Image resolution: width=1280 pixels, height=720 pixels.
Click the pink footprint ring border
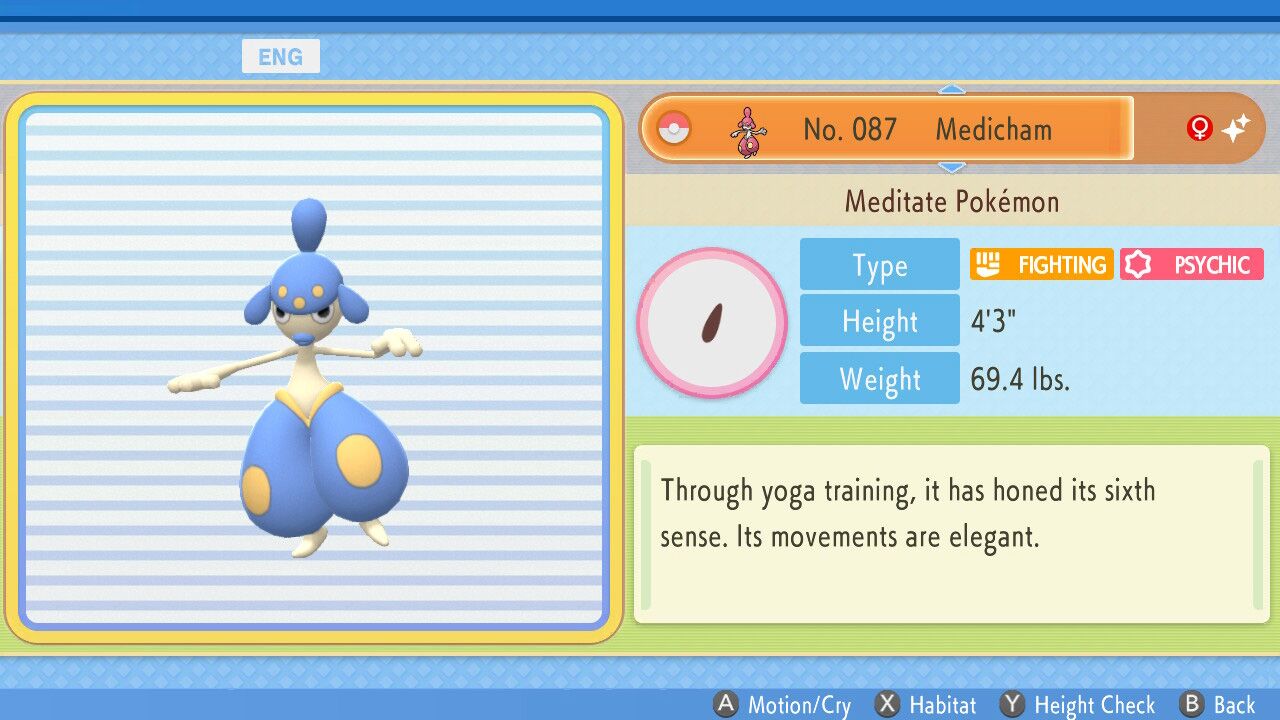[712, 251]
